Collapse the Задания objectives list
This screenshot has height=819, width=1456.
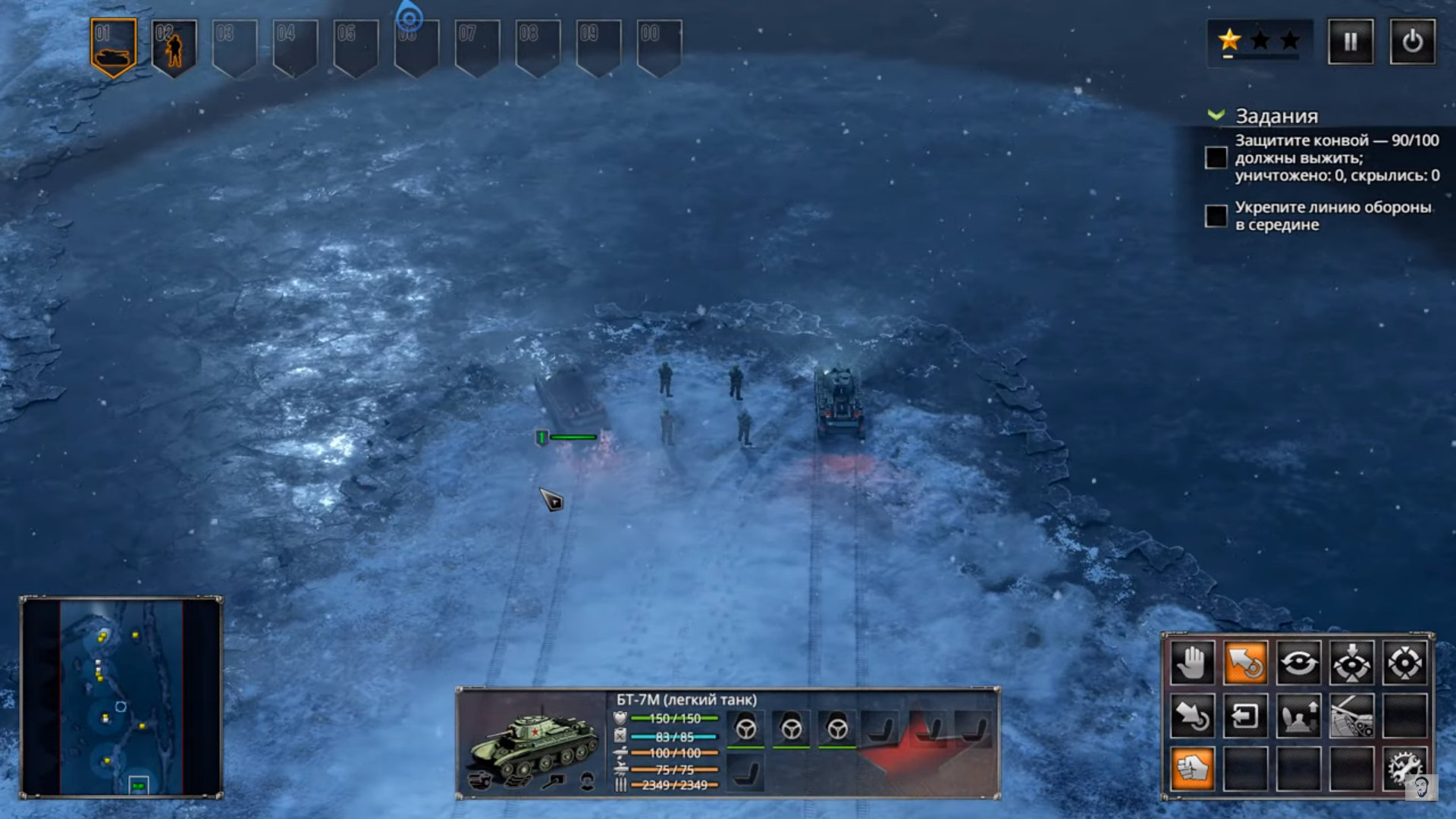[x=1216, y=115]
